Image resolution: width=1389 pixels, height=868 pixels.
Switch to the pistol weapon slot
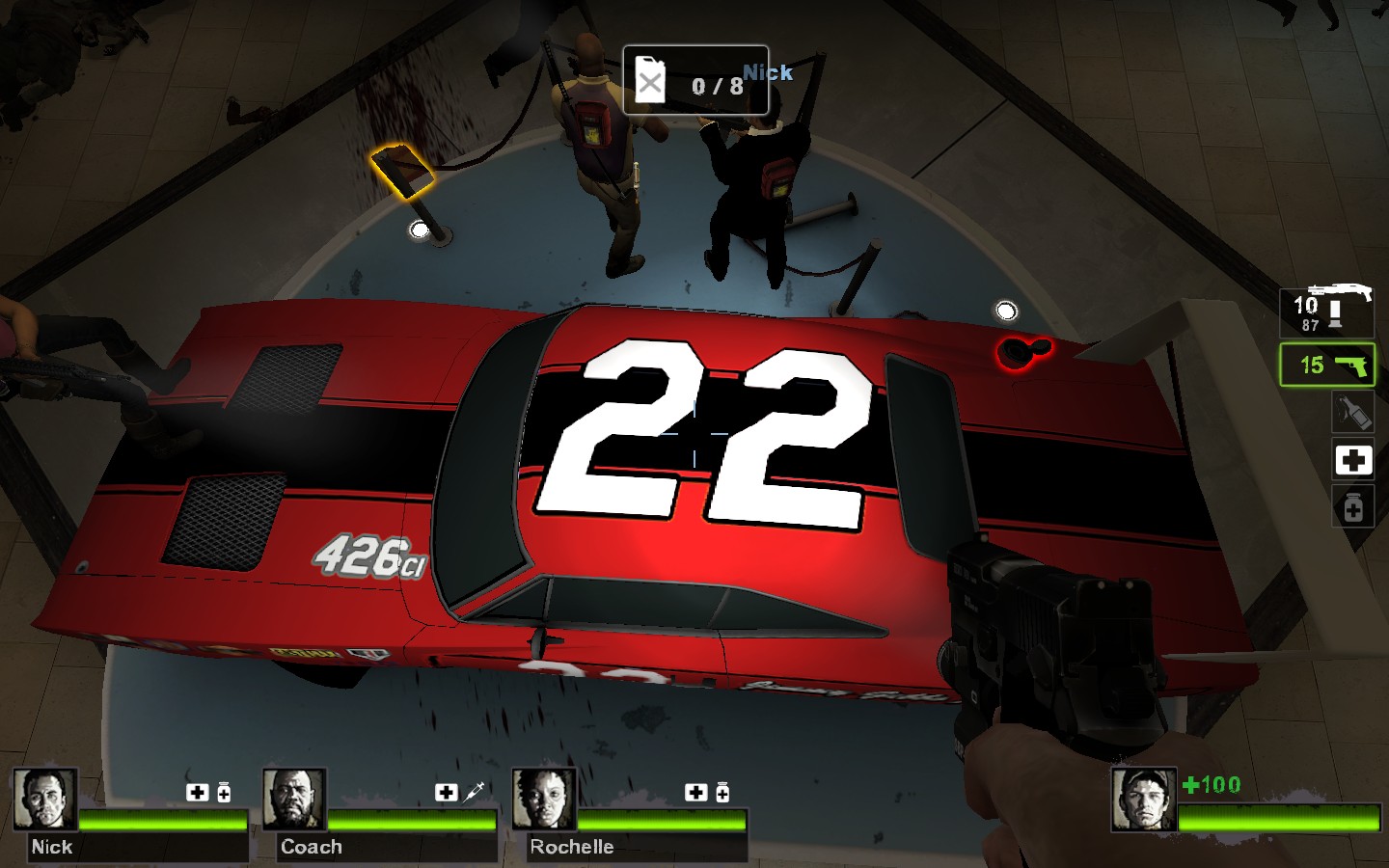pyautogui.click(x=1327, y=366)
